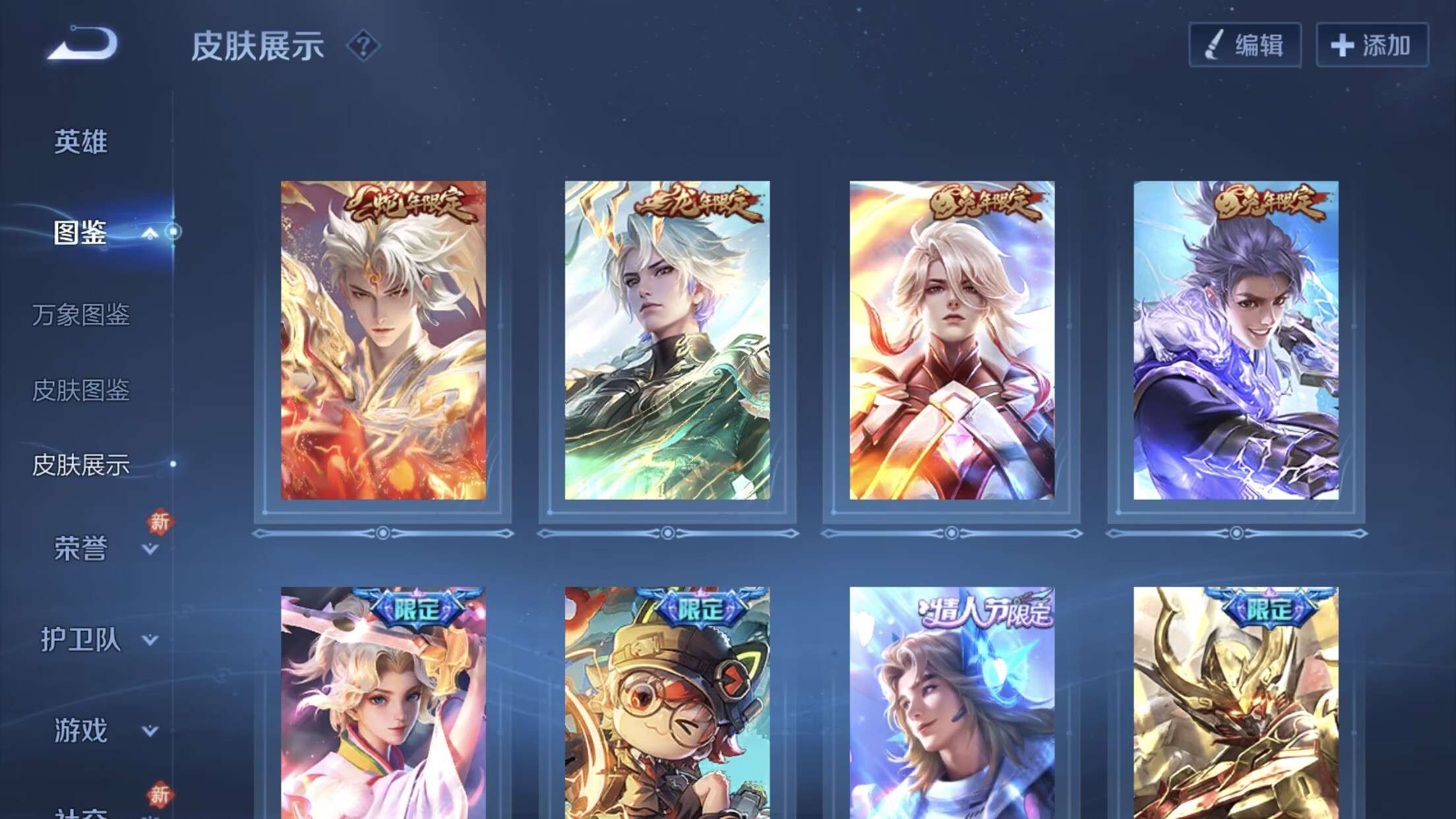
Task: Collapse the 图鉴 category
Action: (x=150, y=233)
